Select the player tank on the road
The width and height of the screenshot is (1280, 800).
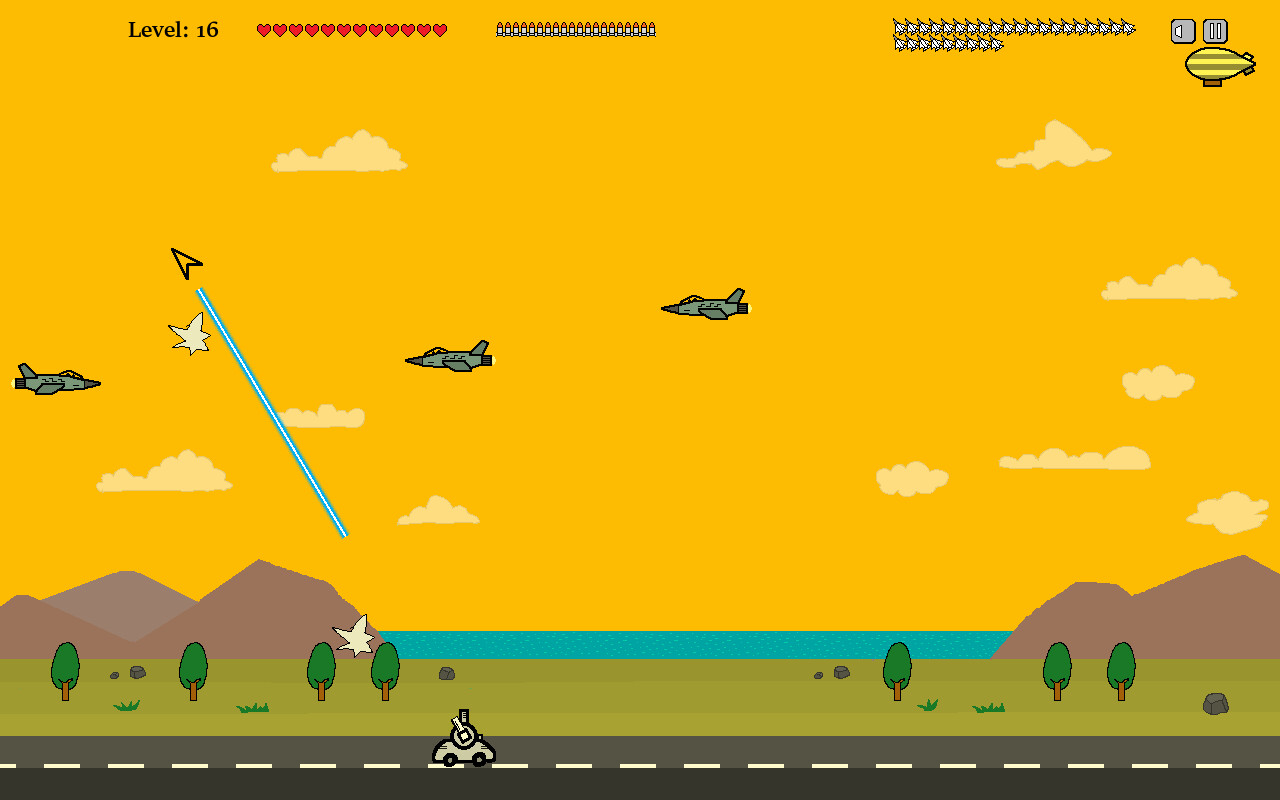(x=461, y=748)
